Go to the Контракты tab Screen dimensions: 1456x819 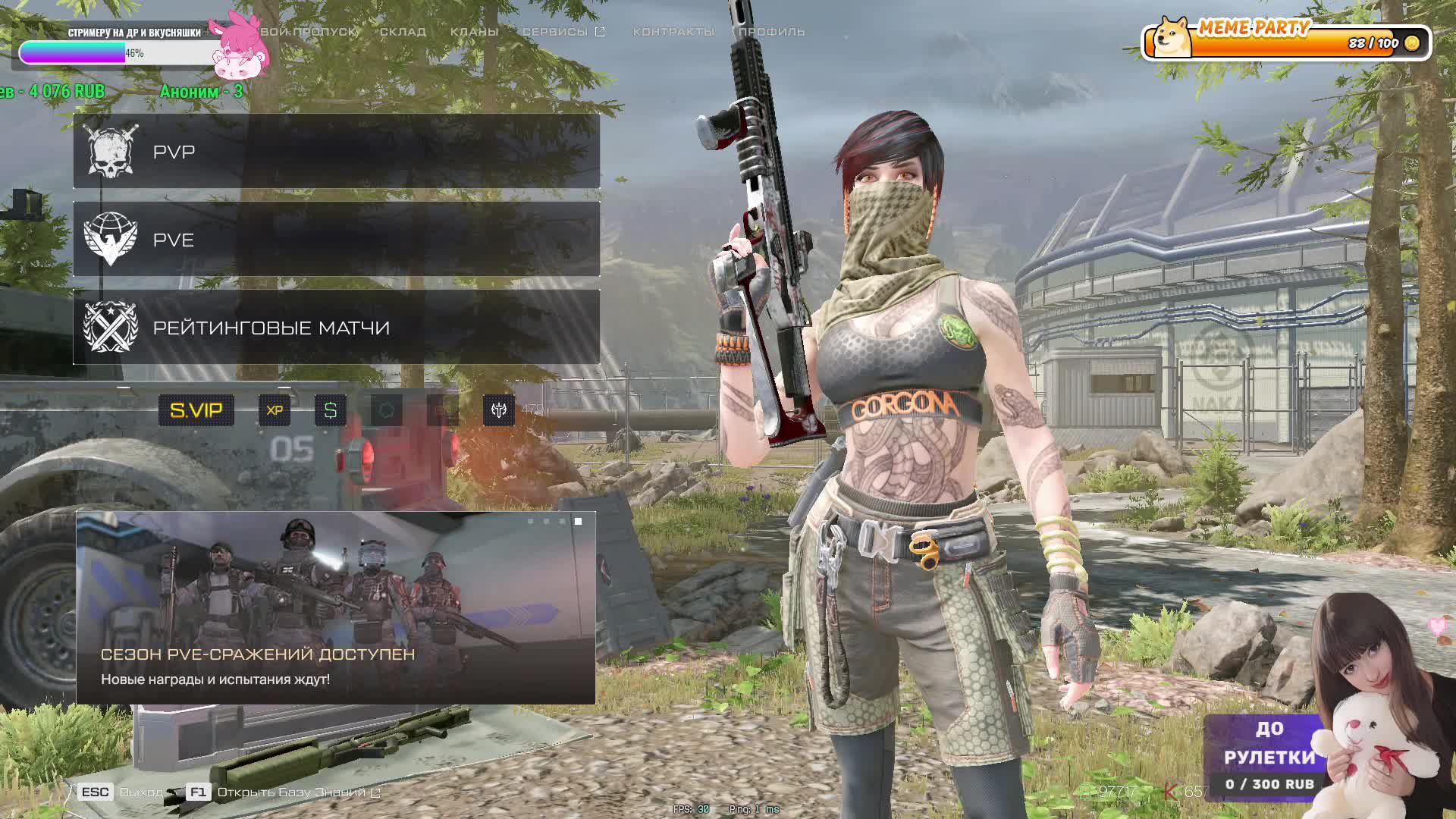tap(673, 32)
